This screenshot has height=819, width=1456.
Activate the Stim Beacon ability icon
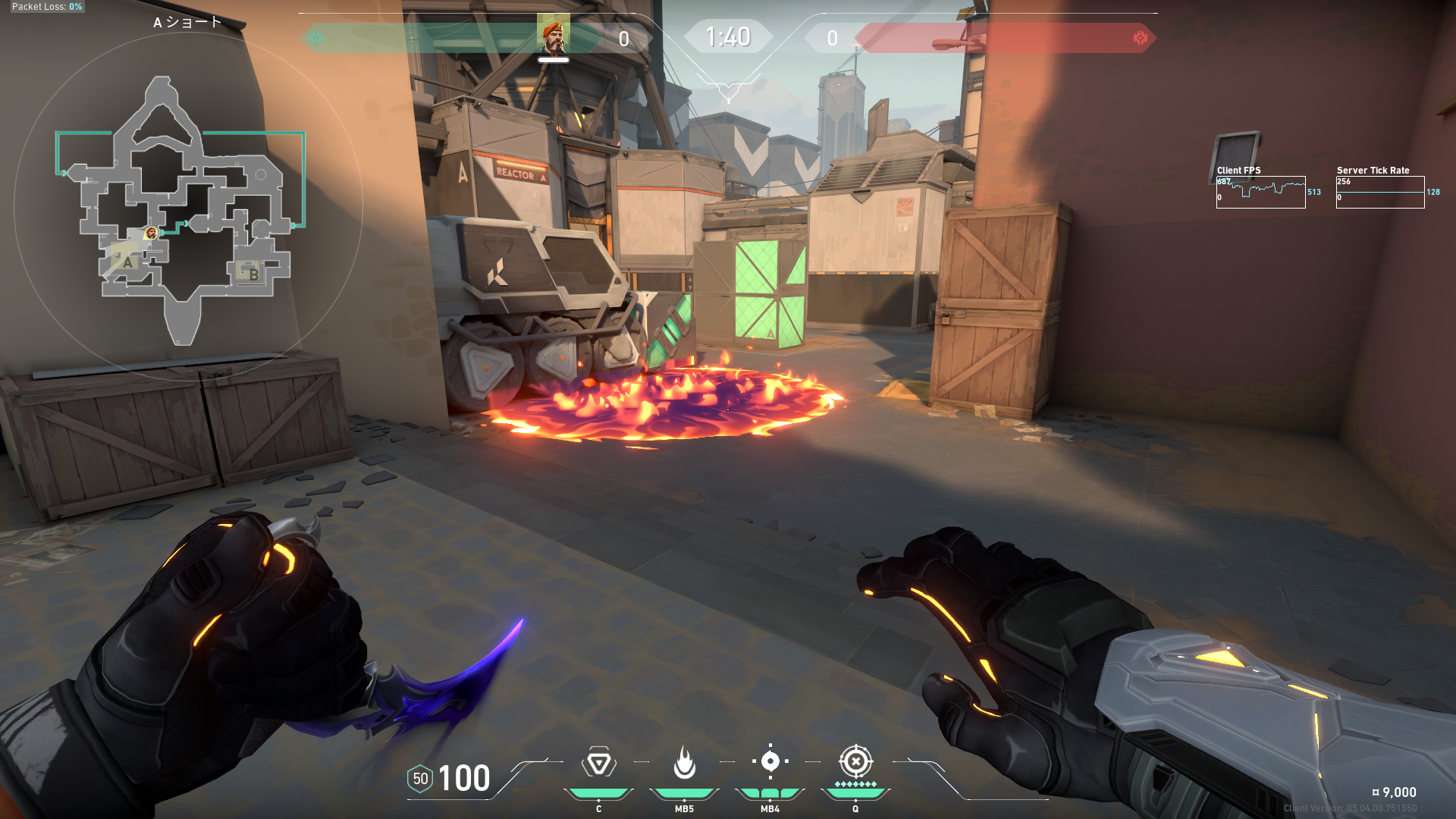point(598,762)
